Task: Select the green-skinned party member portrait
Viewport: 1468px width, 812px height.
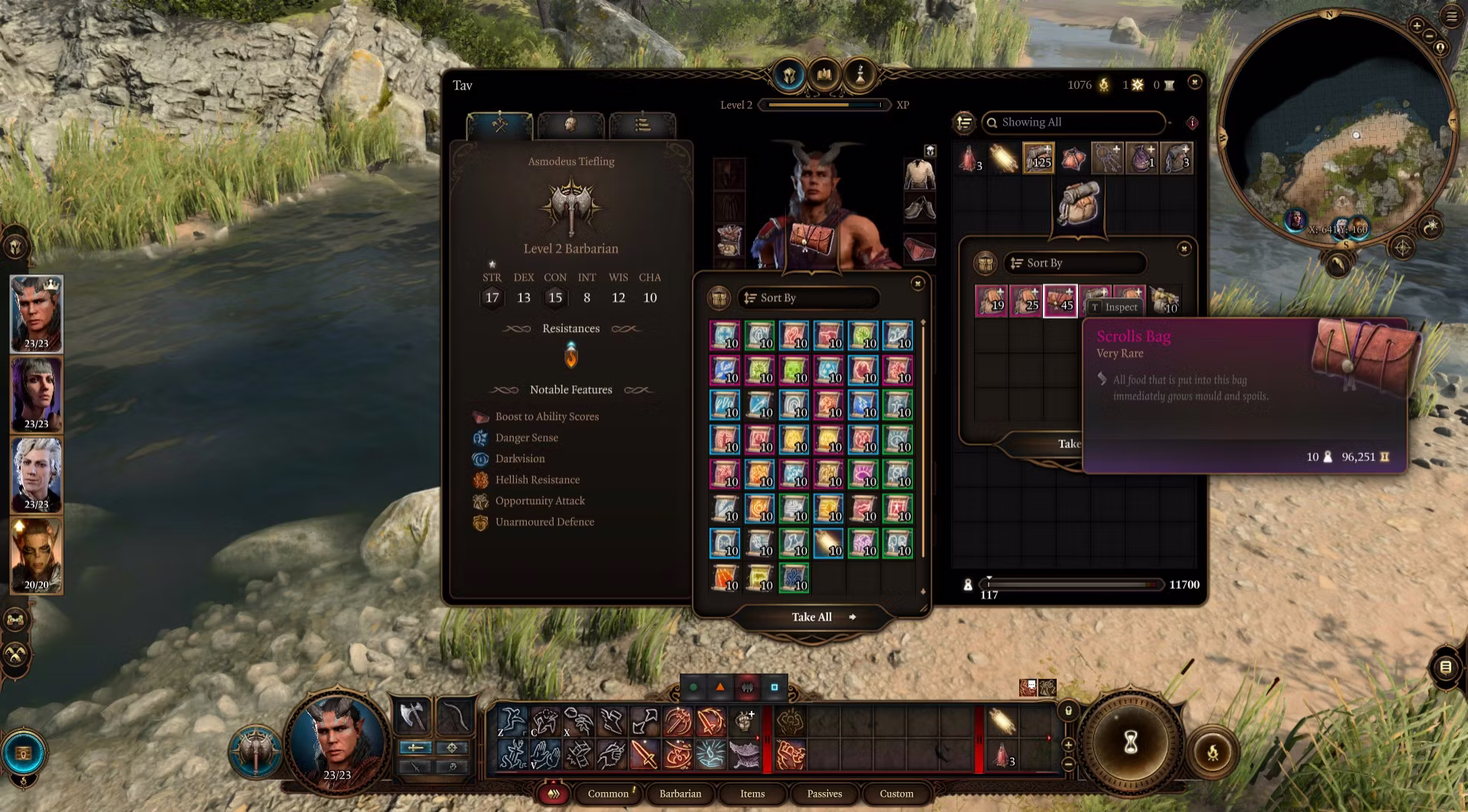Action: 36,556
